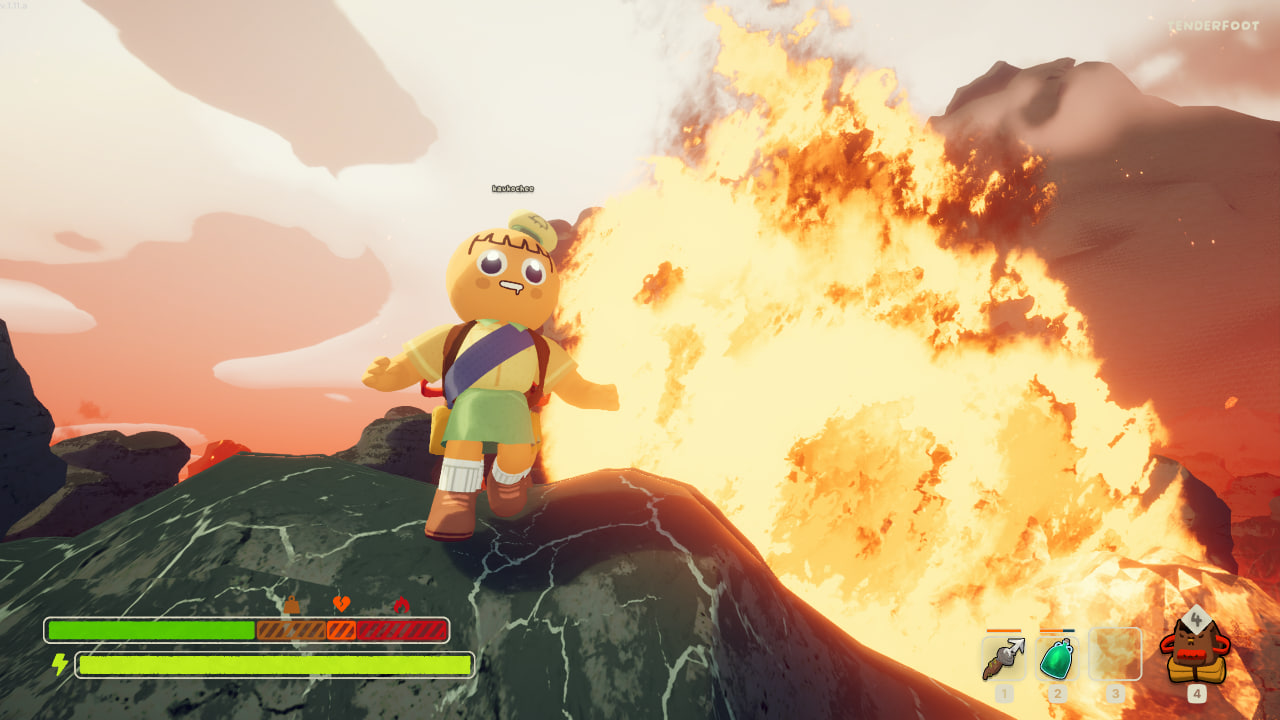
Task: Choose the green flask in slot 2
Action: click(x=1058, y=656)
